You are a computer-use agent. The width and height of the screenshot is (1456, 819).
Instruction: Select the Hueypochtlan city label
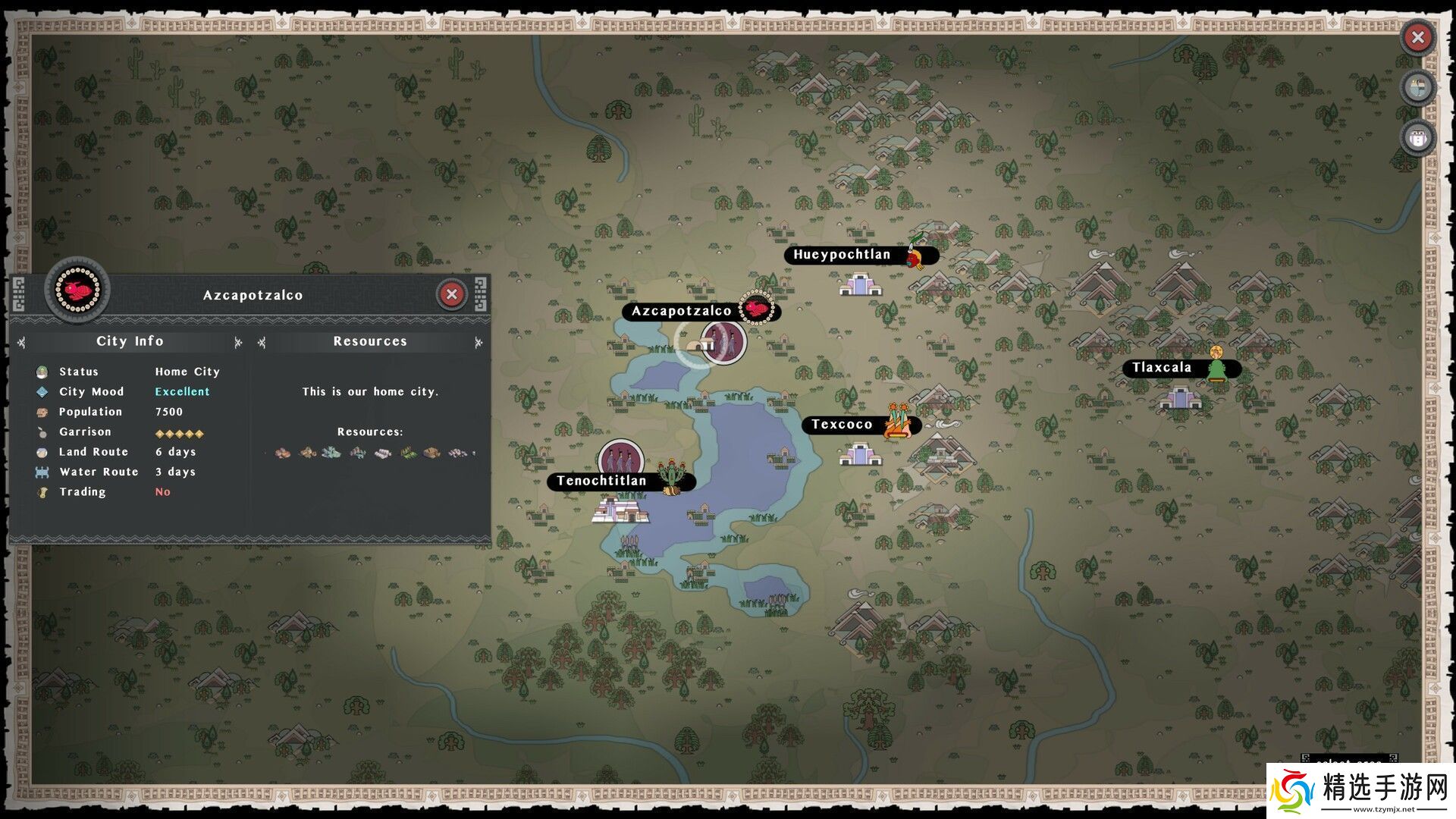pos(842,255)
